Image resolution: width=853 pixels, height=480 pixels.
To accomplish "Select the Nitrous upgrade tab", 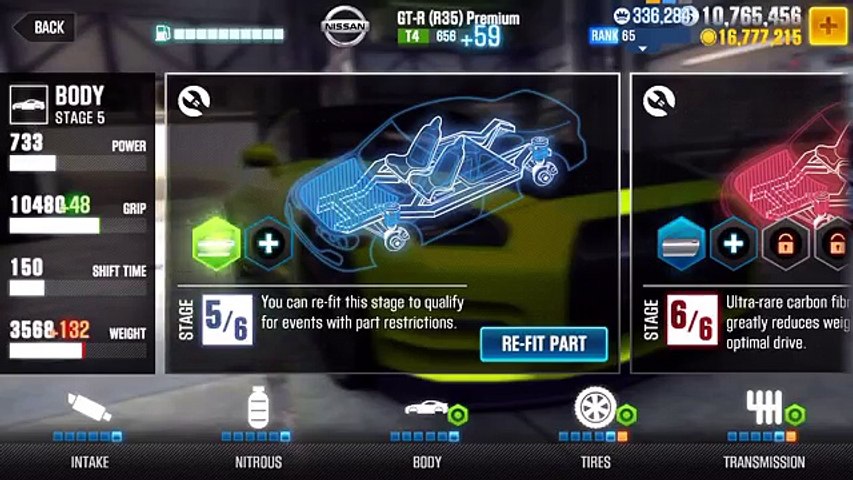I will tap(258, 430).
